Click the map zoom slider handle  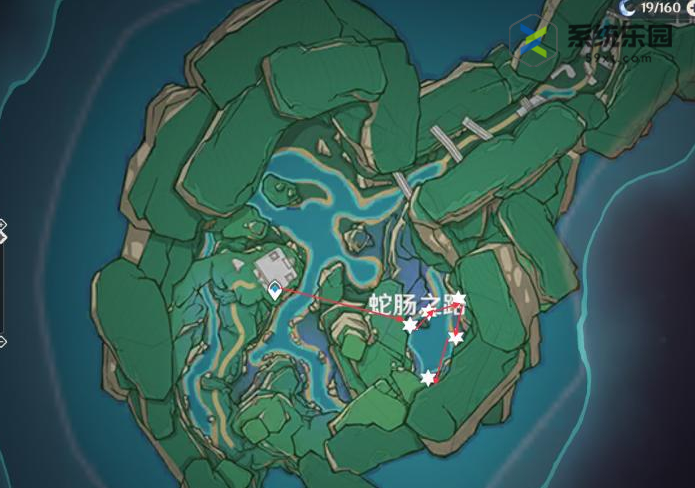(x=3, y=235)
